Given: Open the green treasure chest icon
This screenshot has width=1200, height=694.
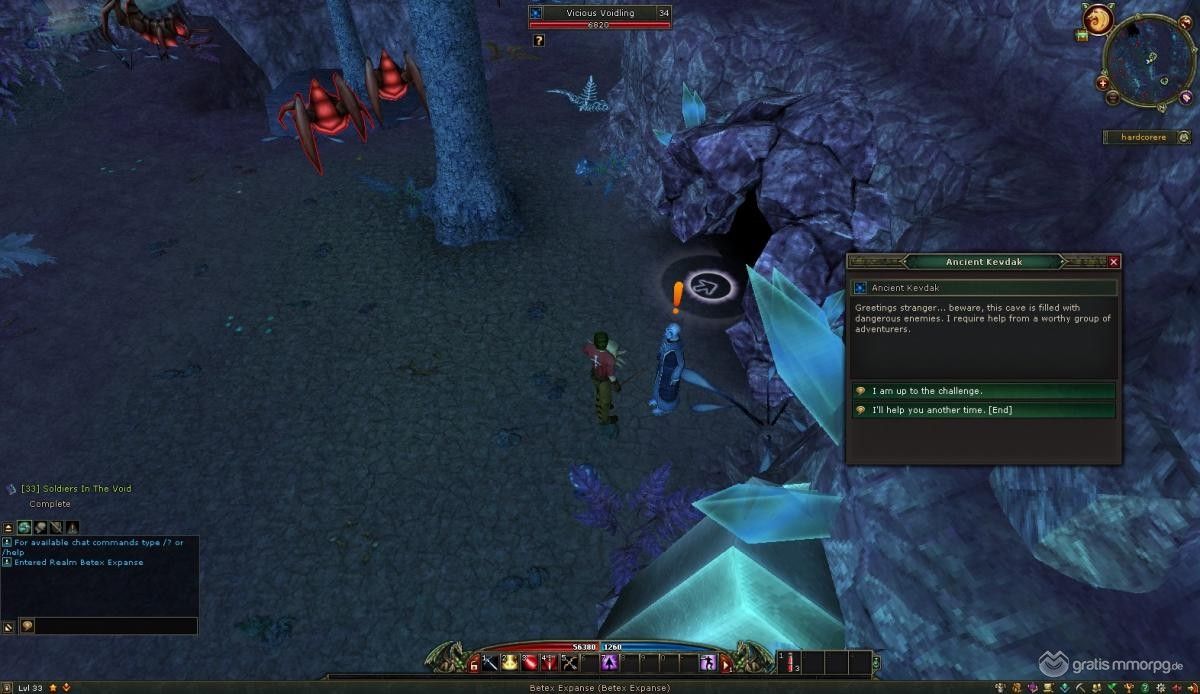Looking at the screenshot, I should [1082, 36].
